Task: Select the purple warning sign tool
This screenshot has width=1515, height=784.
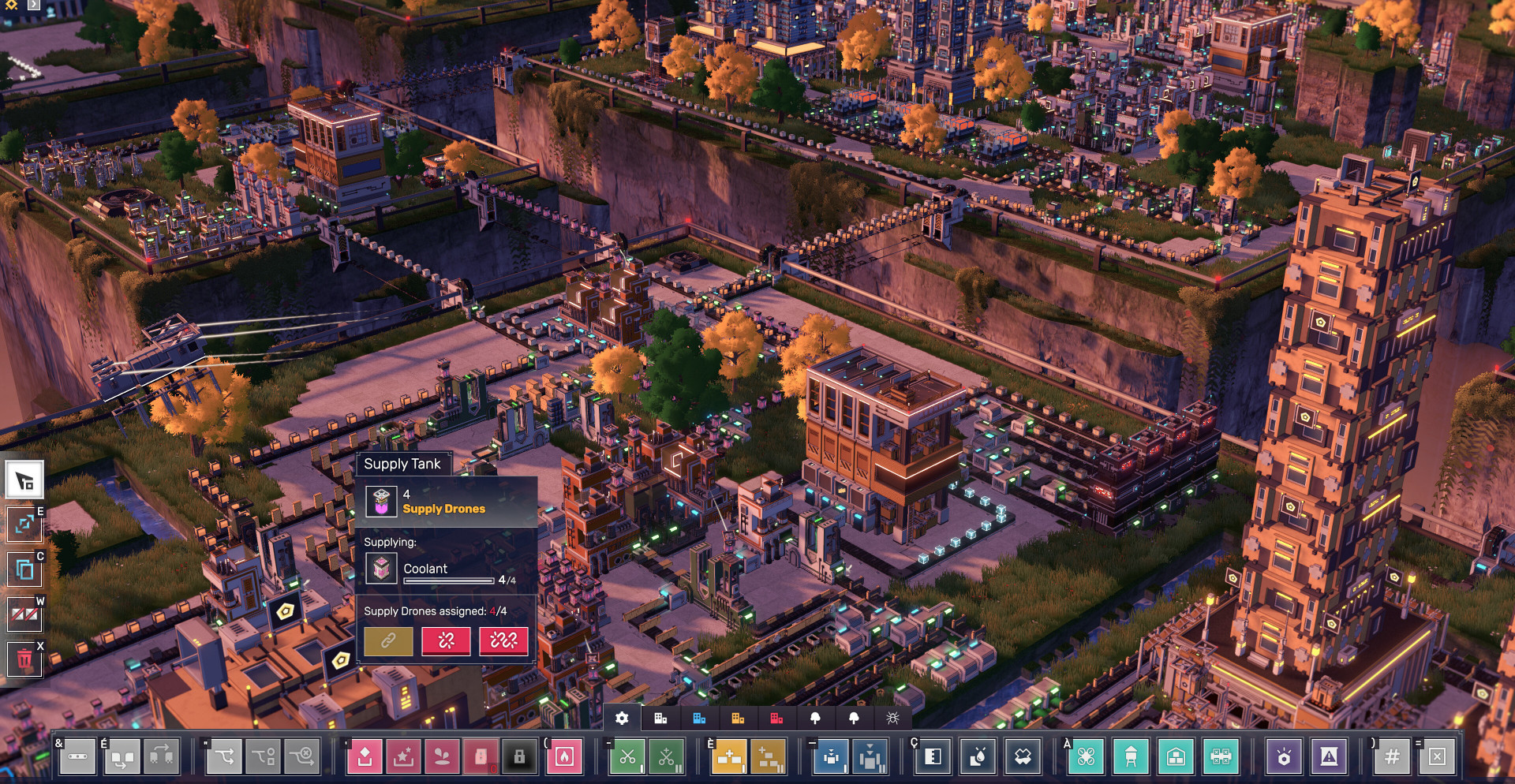Action: pyautogui.click(x=1329, y=757)
